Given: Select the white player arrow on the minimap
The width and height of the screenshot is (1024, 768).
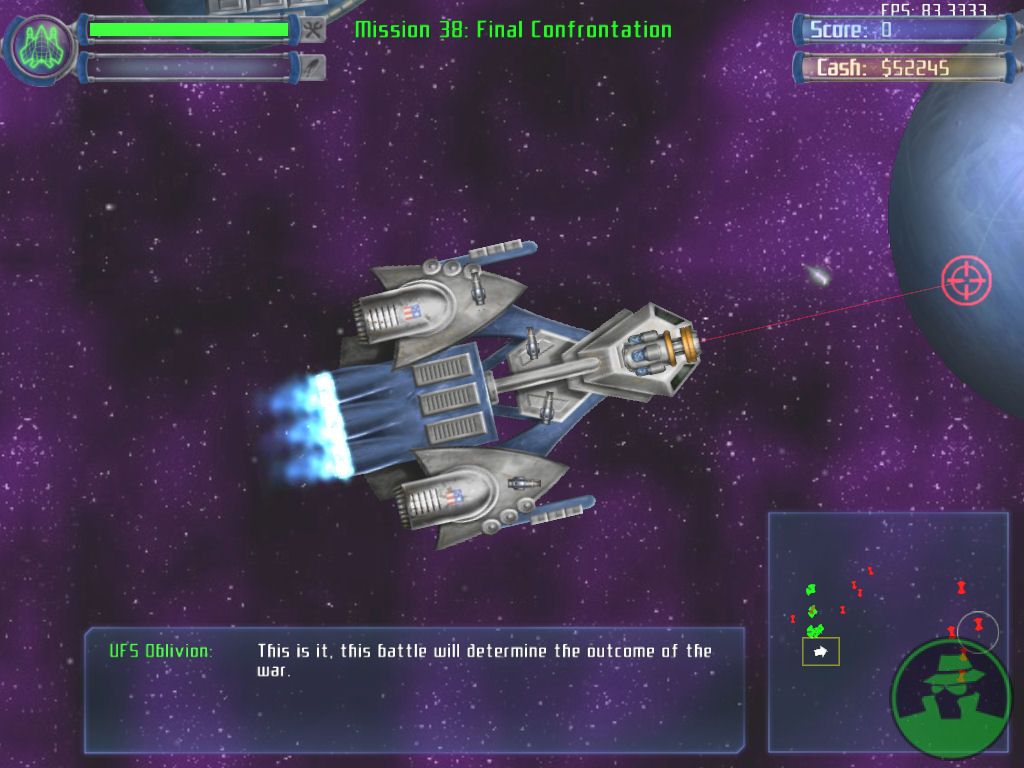Looking at the screenshot, I should (x=820, y=652).
